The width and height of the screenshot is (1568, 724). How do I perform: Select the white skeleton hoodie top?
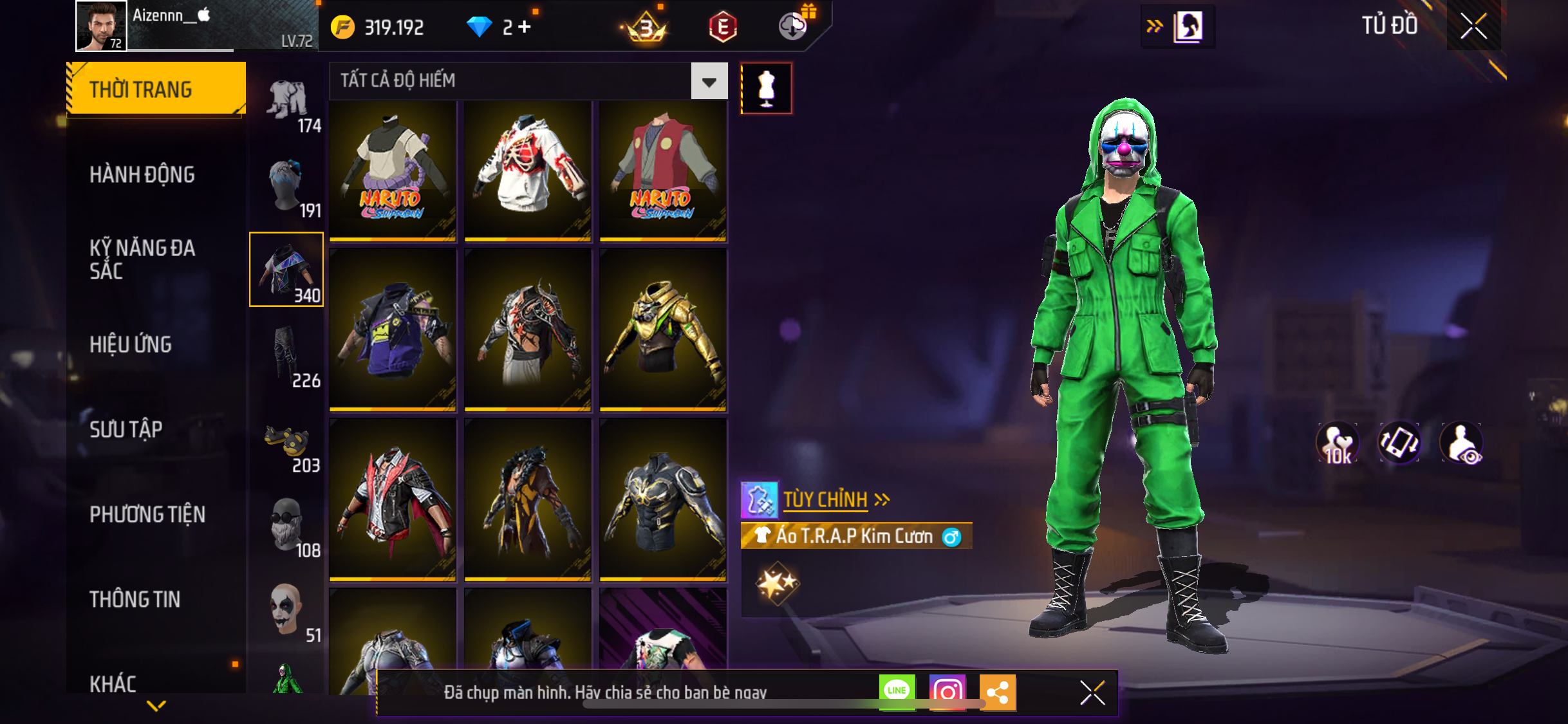click(x=528, y=171)
